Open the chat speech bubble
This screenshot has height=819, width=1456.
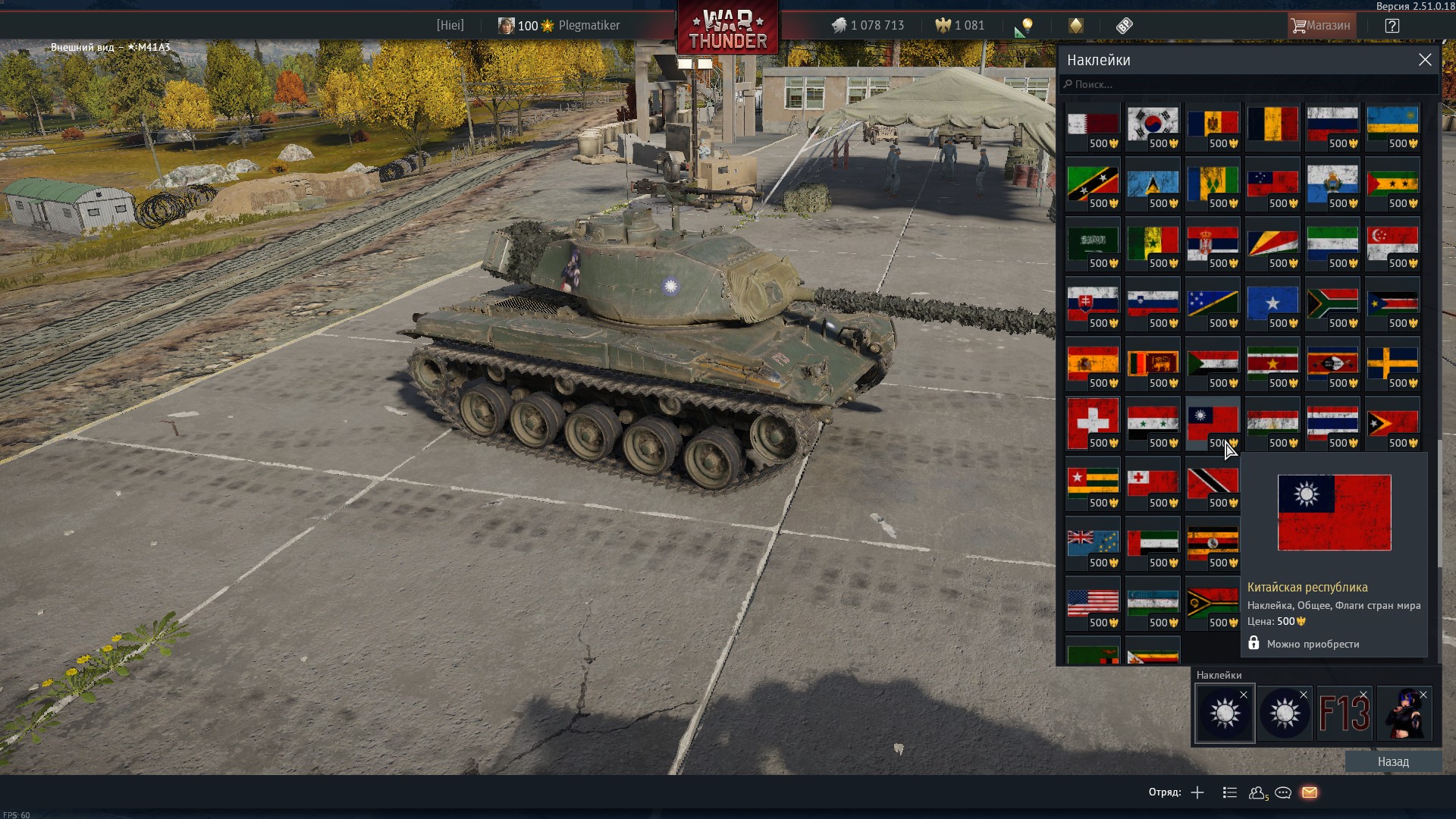tap(1283, 792)
